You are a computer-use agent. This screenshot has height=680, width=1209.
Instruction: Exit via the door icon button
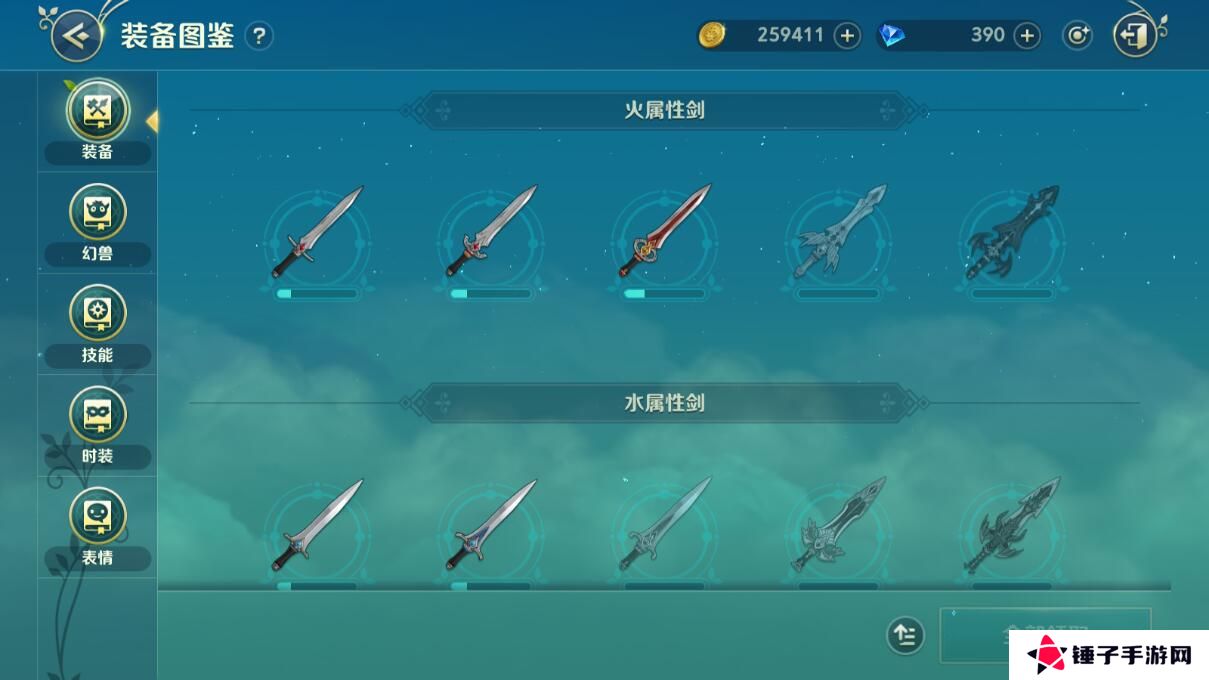click(1134, 36)
